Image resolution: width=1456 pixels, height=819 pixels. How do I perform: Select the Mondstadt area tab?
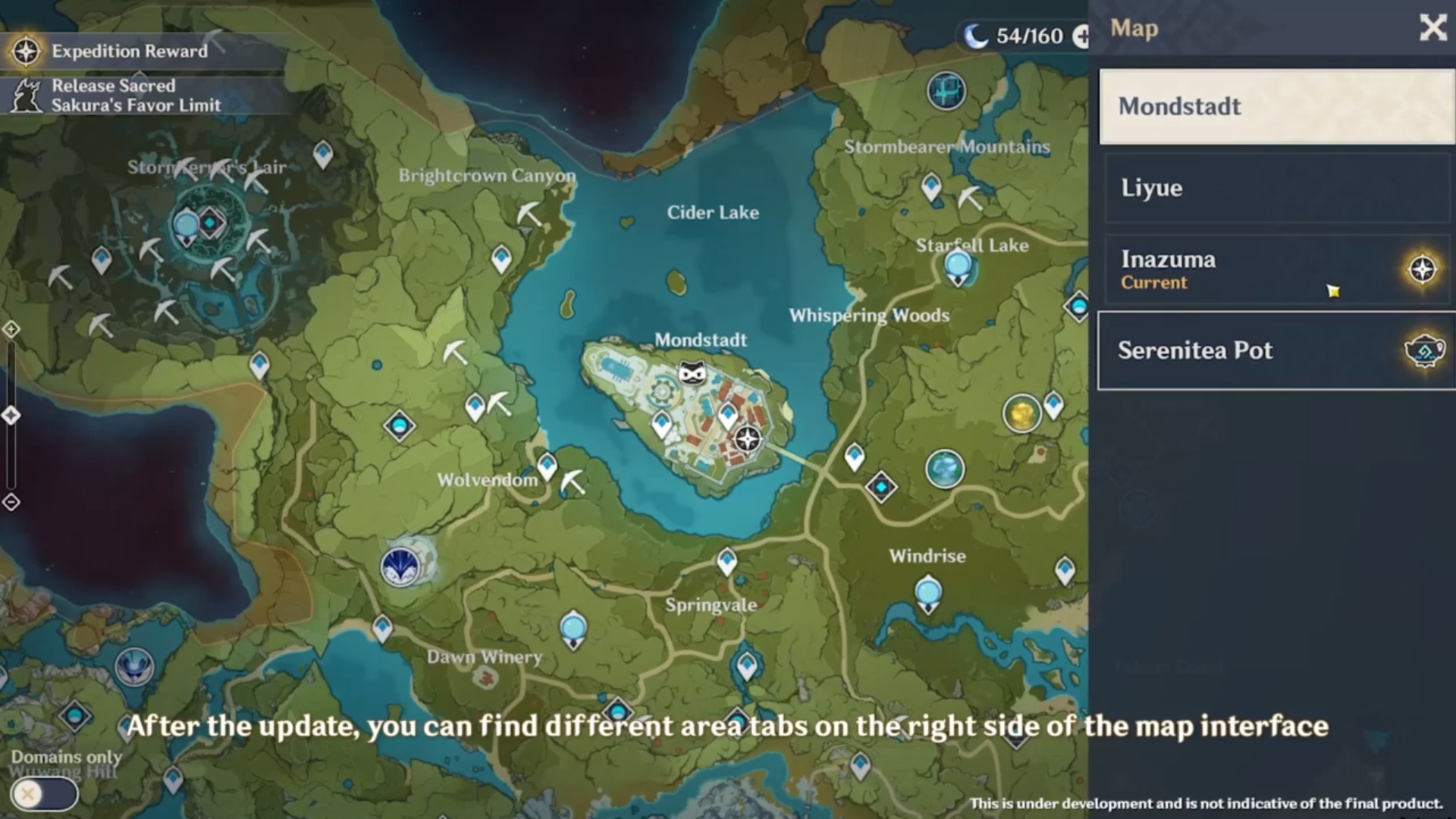click(x=1276, y=107)
